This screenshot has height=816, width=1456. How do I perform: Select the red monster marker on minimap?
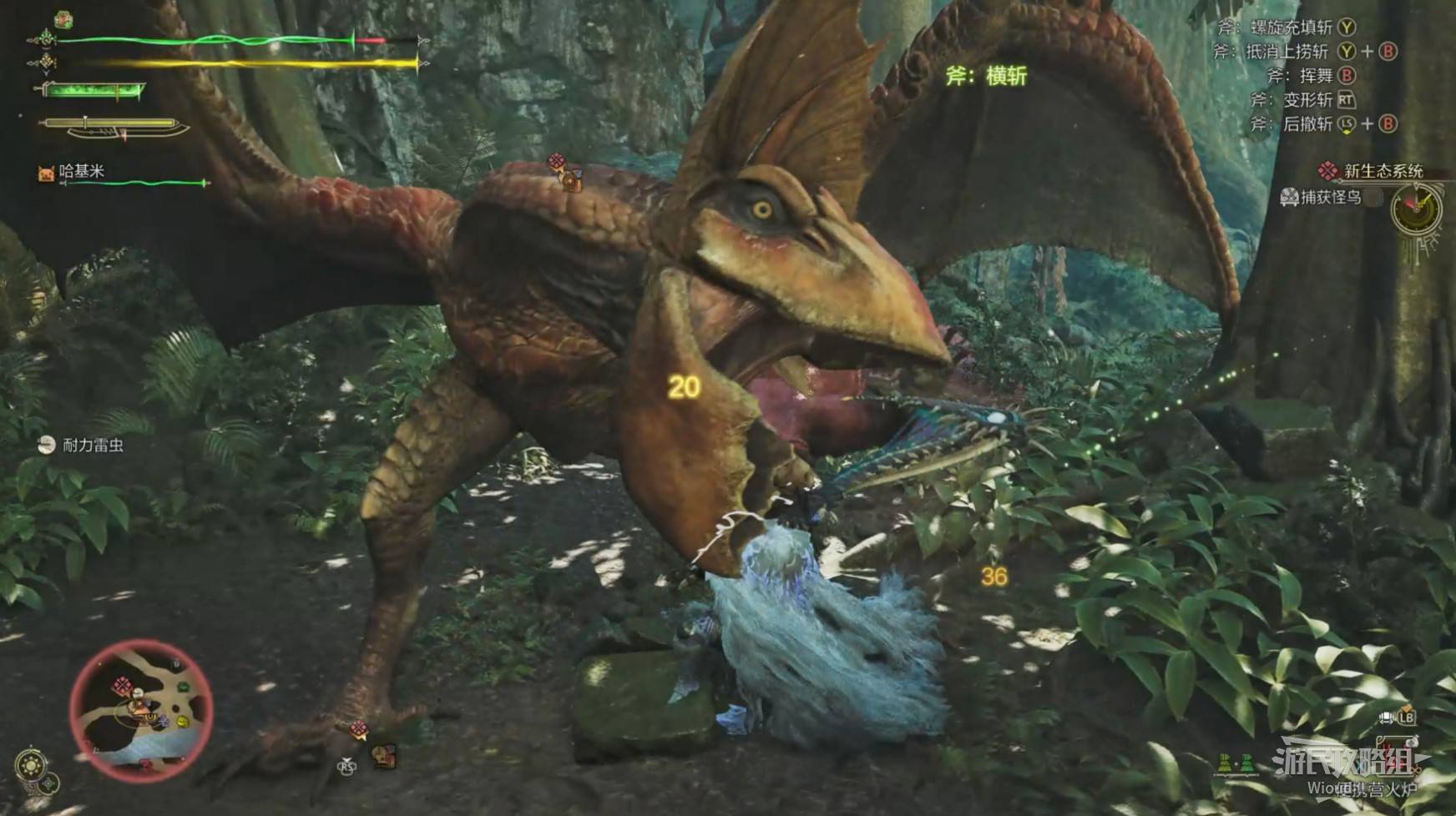point(123,687)
